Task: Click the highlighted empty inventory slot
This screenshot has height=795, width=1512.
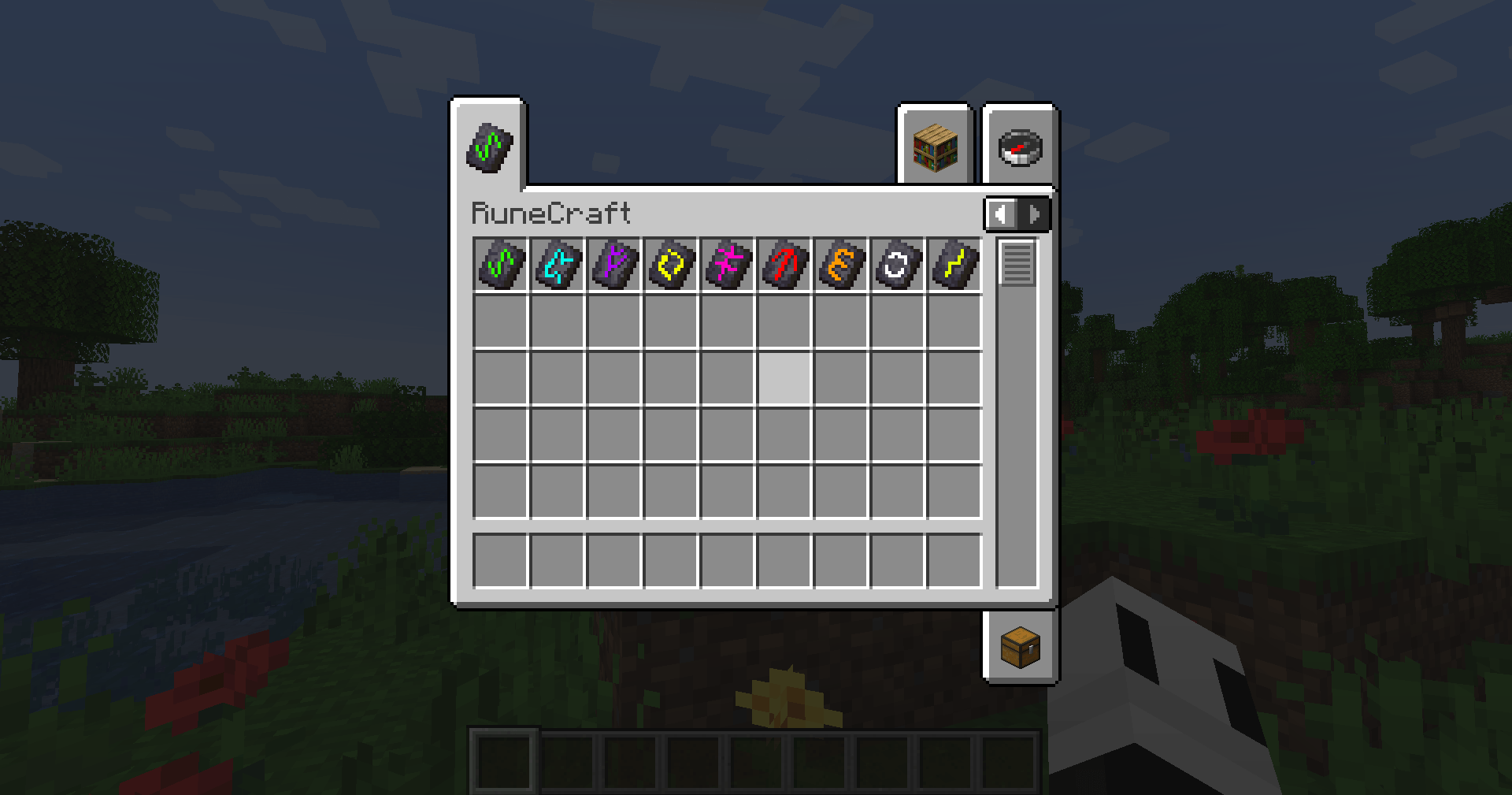Action: (x=784, y=379)
